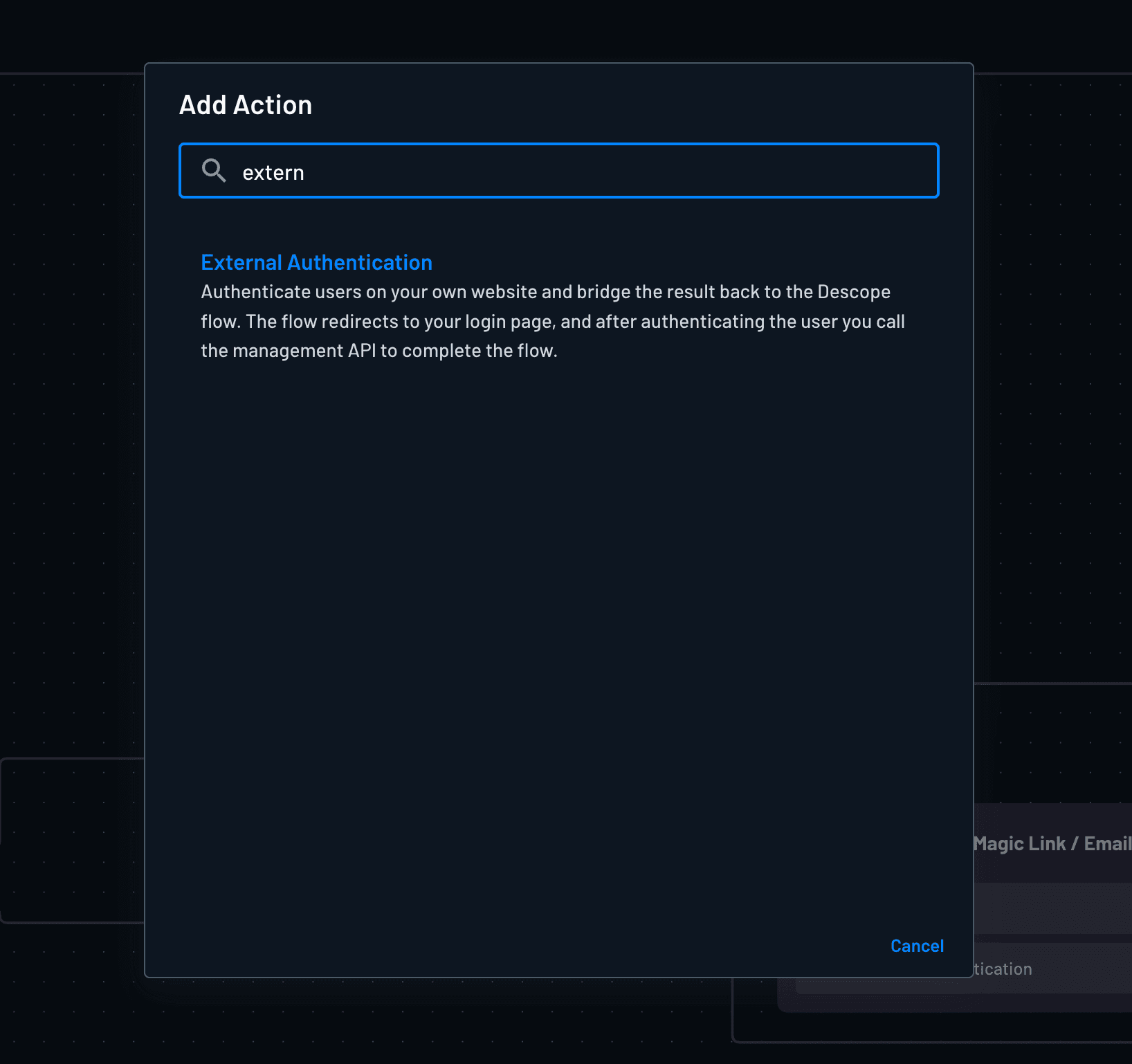This screenshot has height=1064, width=1132.
Task: Click Cancel to dismiss the Add Action dialog
Action: click(917, 946)
